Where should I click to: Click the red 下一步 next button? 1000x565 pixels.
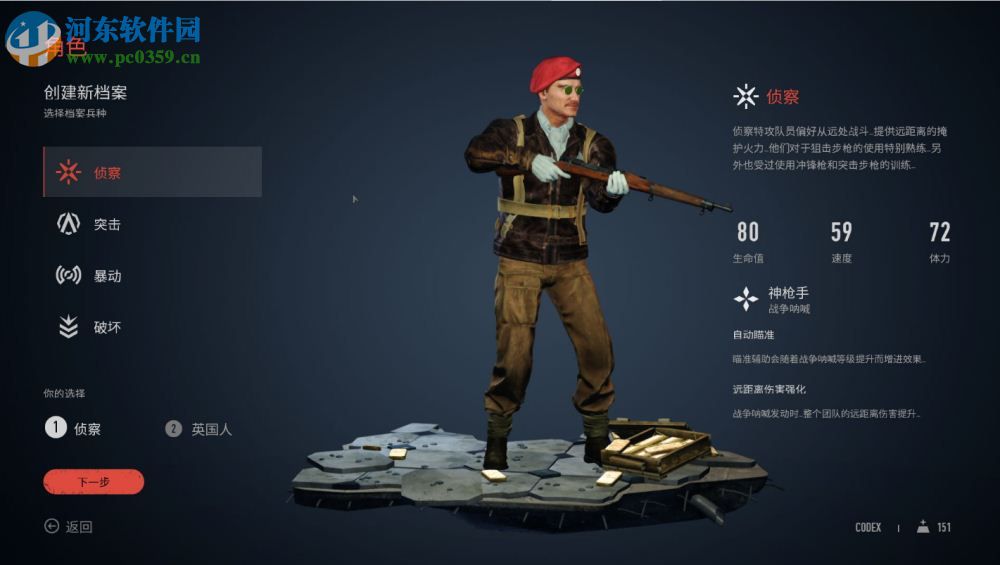tap(94, 482)
